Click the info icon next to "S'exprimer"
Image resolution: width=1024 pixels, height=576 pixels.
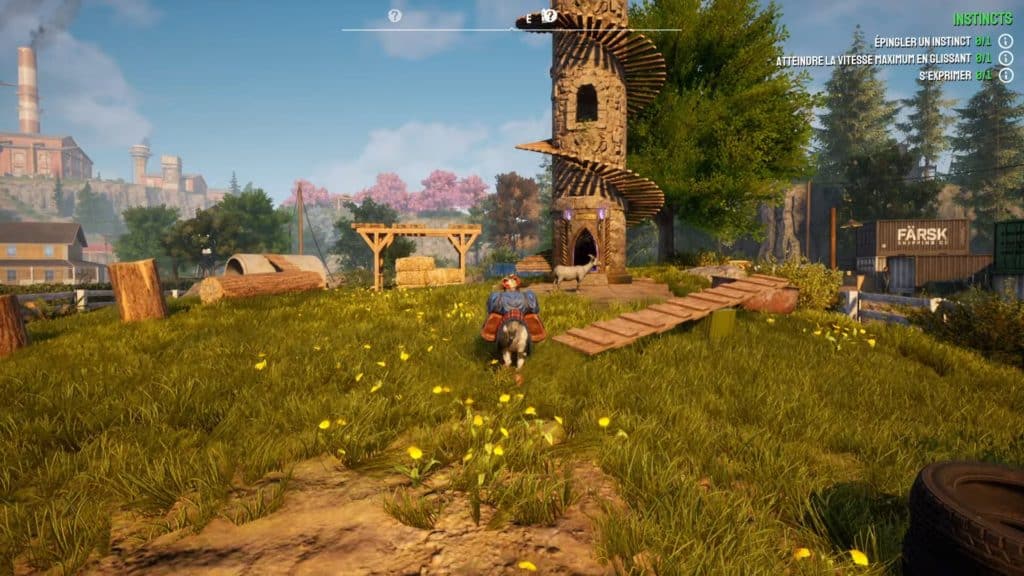pyautogui.click(x=1005, y=76)
